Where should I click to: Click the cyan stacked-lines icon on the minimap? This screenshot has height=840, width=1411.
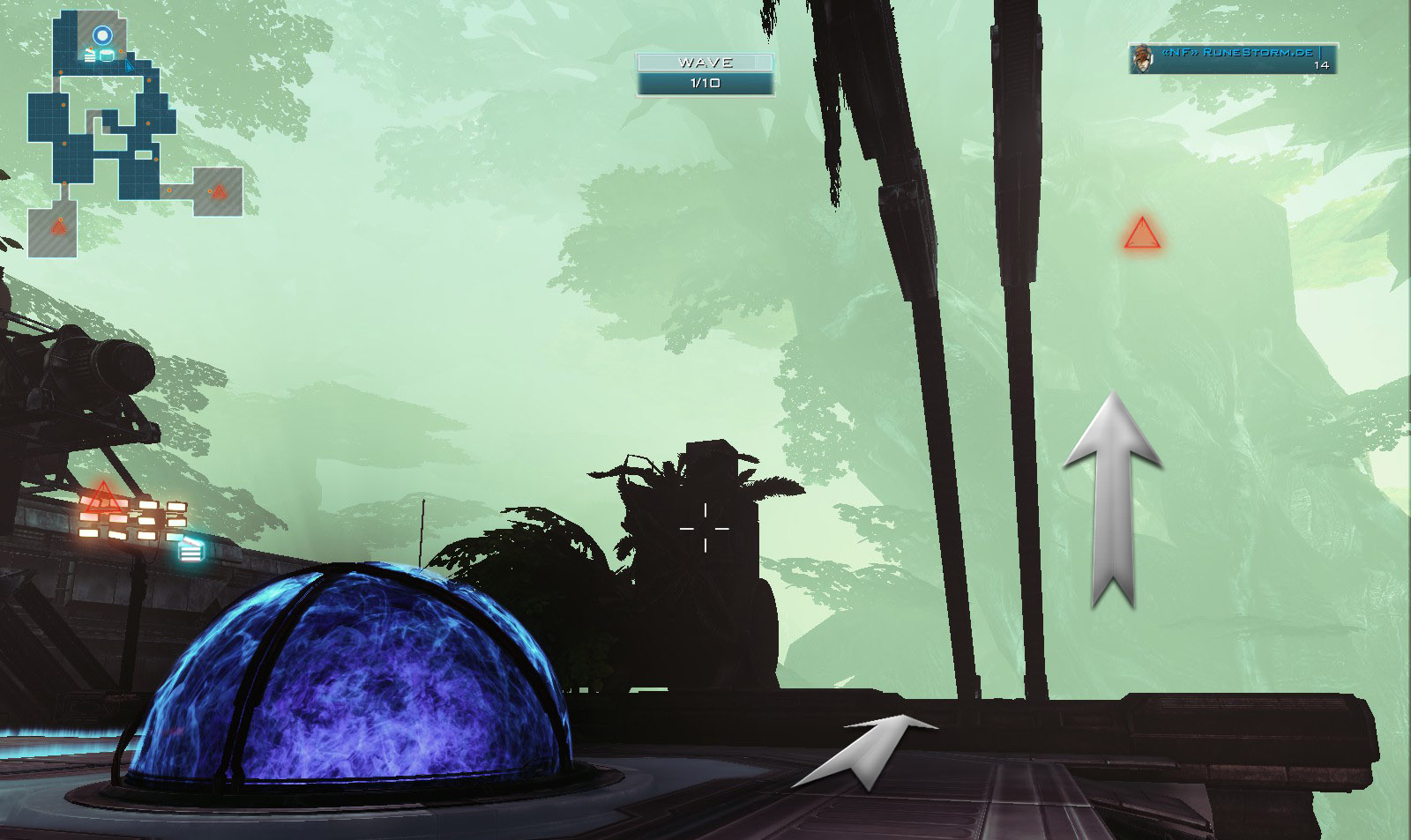pos(89,54)
